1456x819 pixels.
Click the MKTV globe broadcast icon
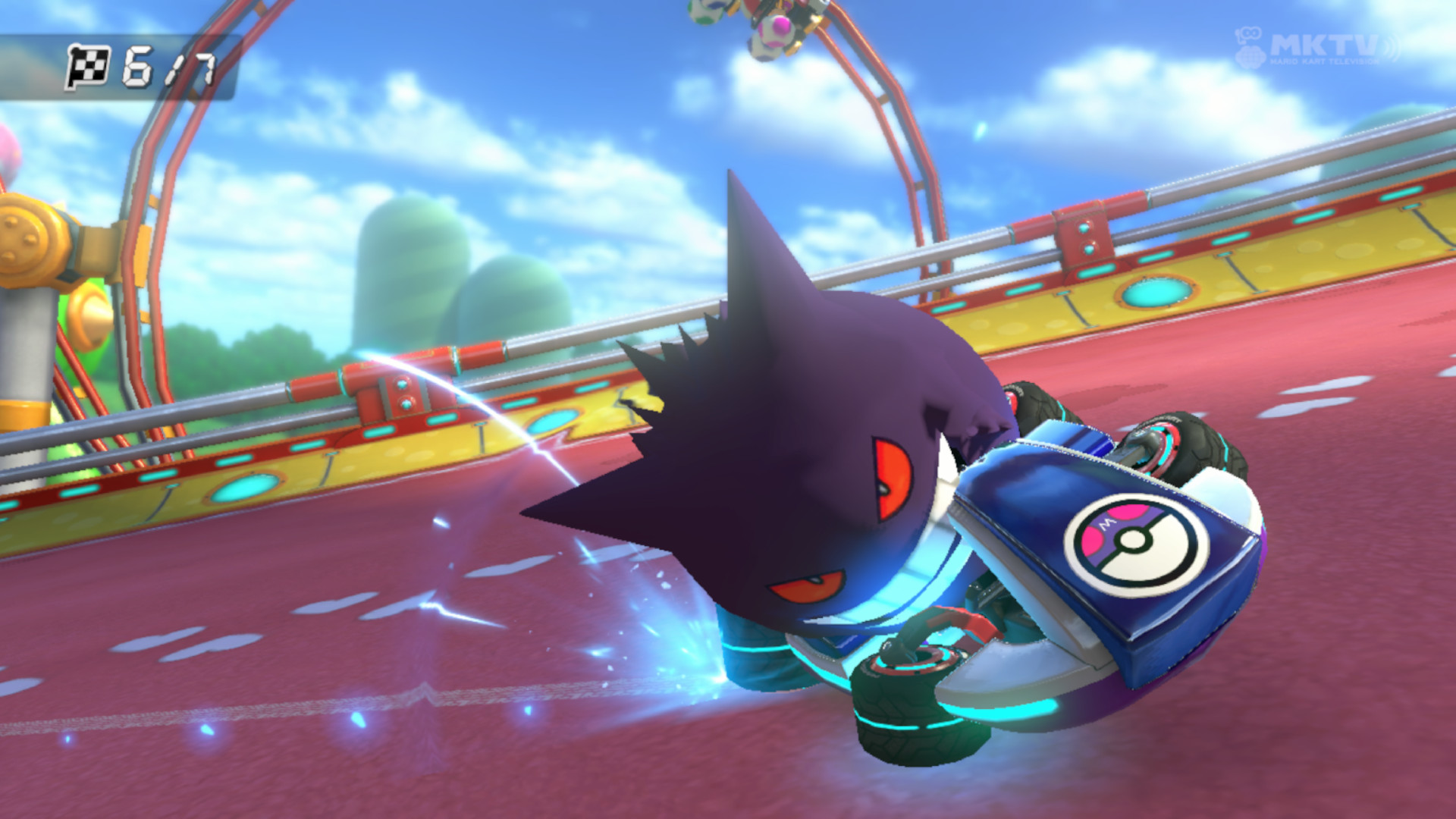1249,57
